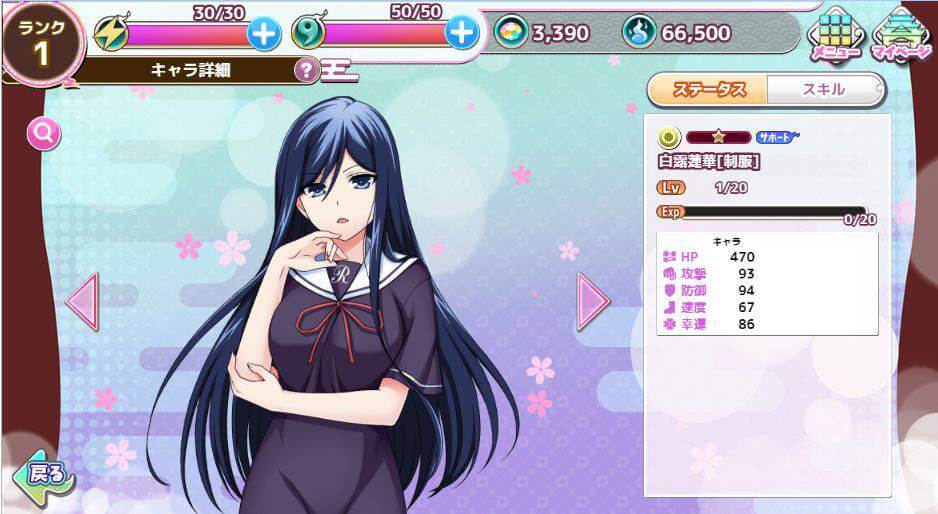Click the 戻る back button
Viewport: 938px width, 514px height.
click(43, 473)
